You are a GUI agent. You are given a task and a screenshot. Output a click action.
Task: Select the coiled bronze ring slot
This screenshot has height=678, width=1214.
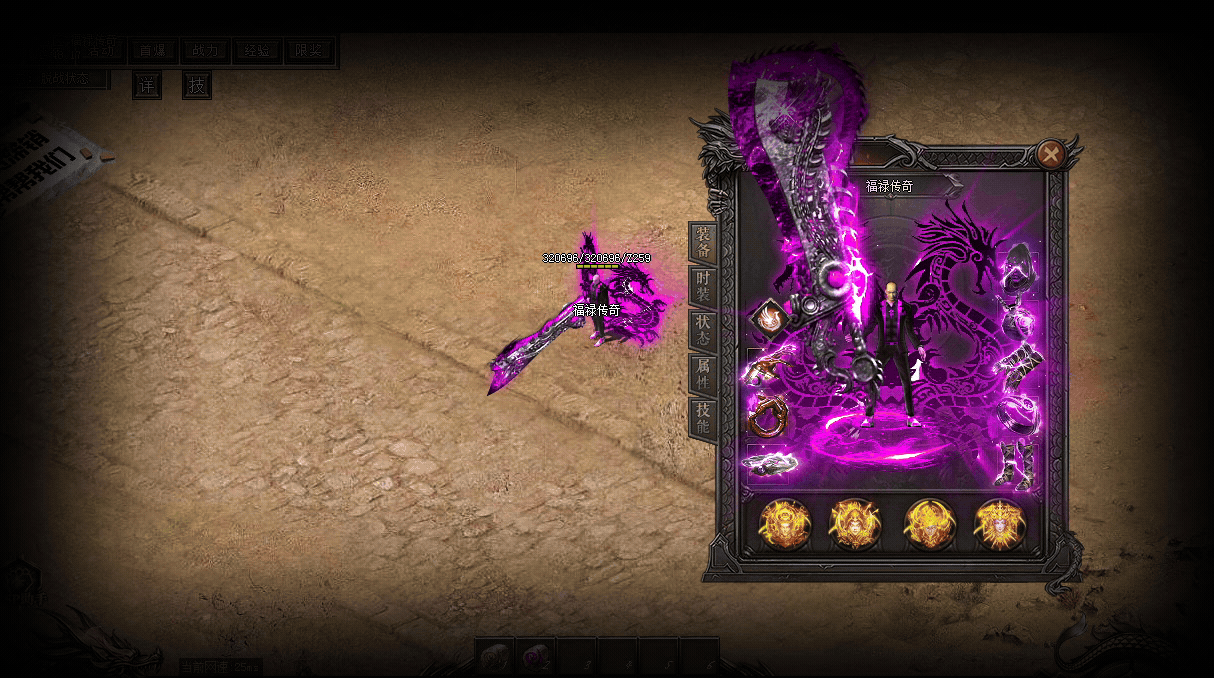[767, 417]
